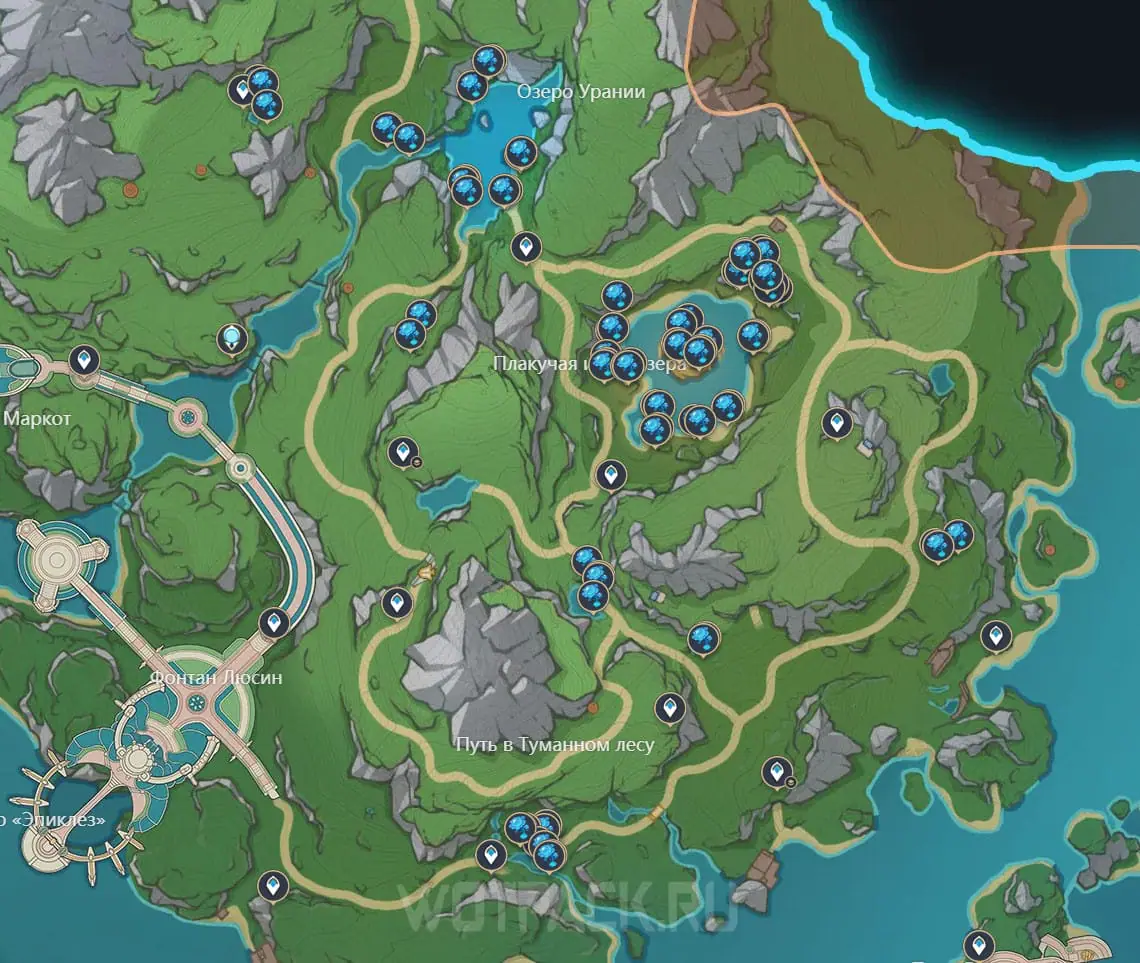Click the Statue of the Seven marker
The height and width of the screenshot is (963, 1140).
coord(233,340)
